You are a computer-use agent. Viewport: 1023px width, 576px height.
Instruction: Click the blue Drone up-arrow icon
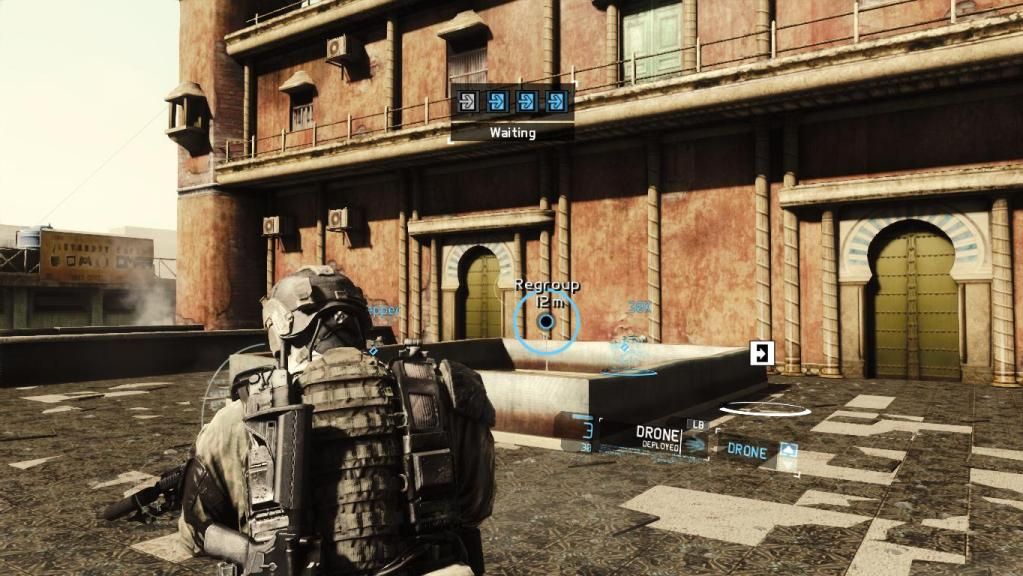[788, 451]
